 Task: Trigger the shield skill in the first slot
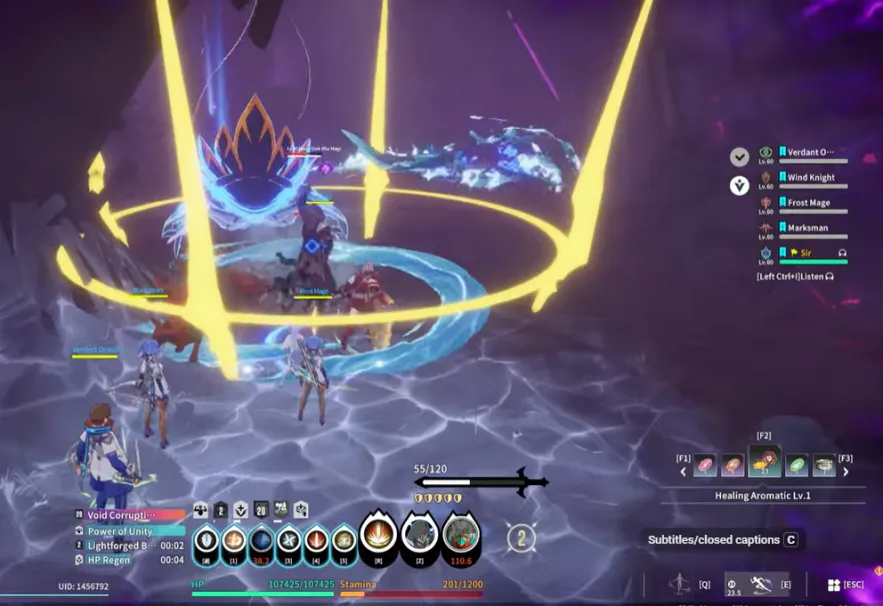click(x=206, y=541)
